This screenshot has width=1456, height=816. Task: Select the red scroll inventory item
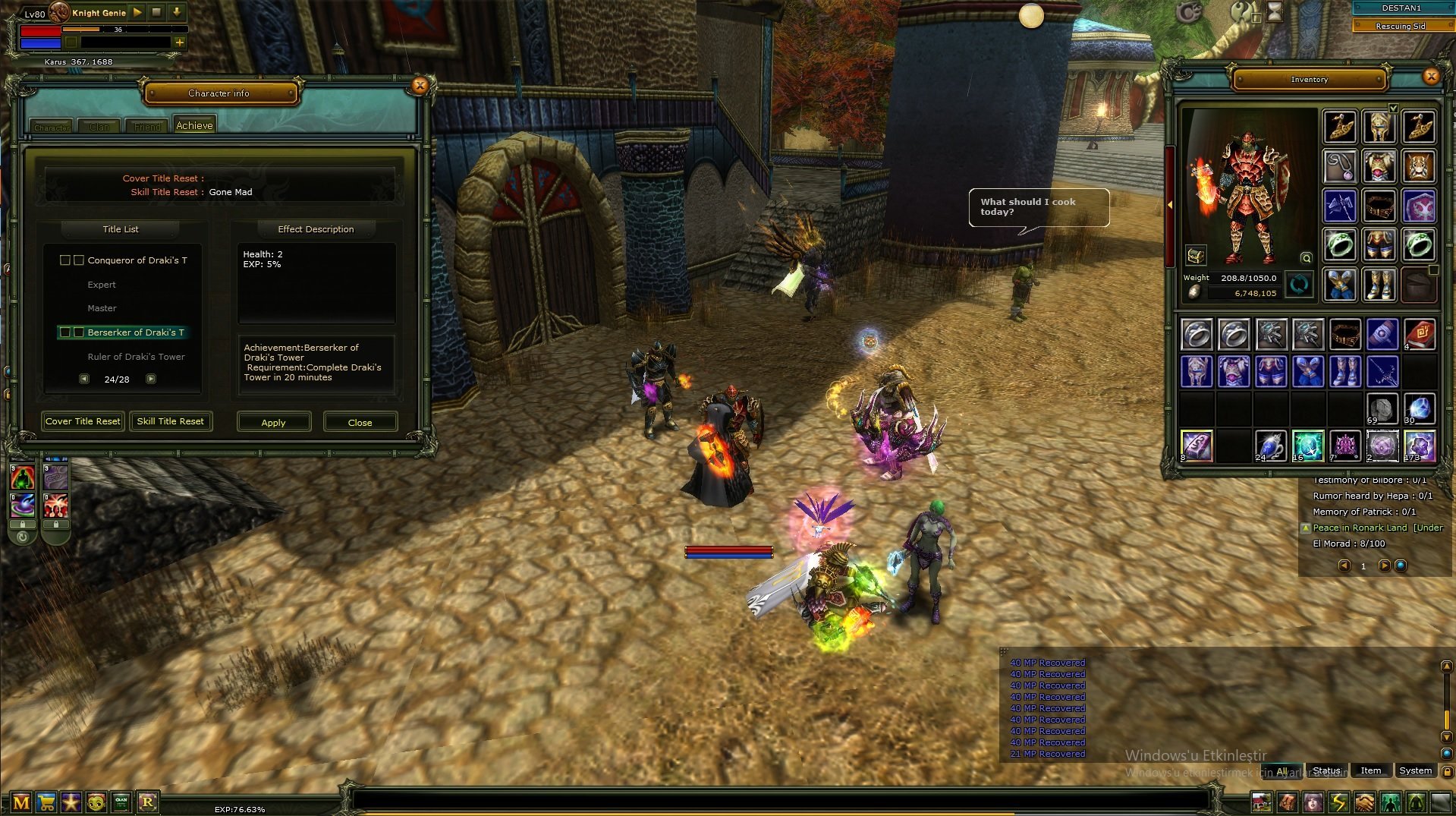point(1419,334)
